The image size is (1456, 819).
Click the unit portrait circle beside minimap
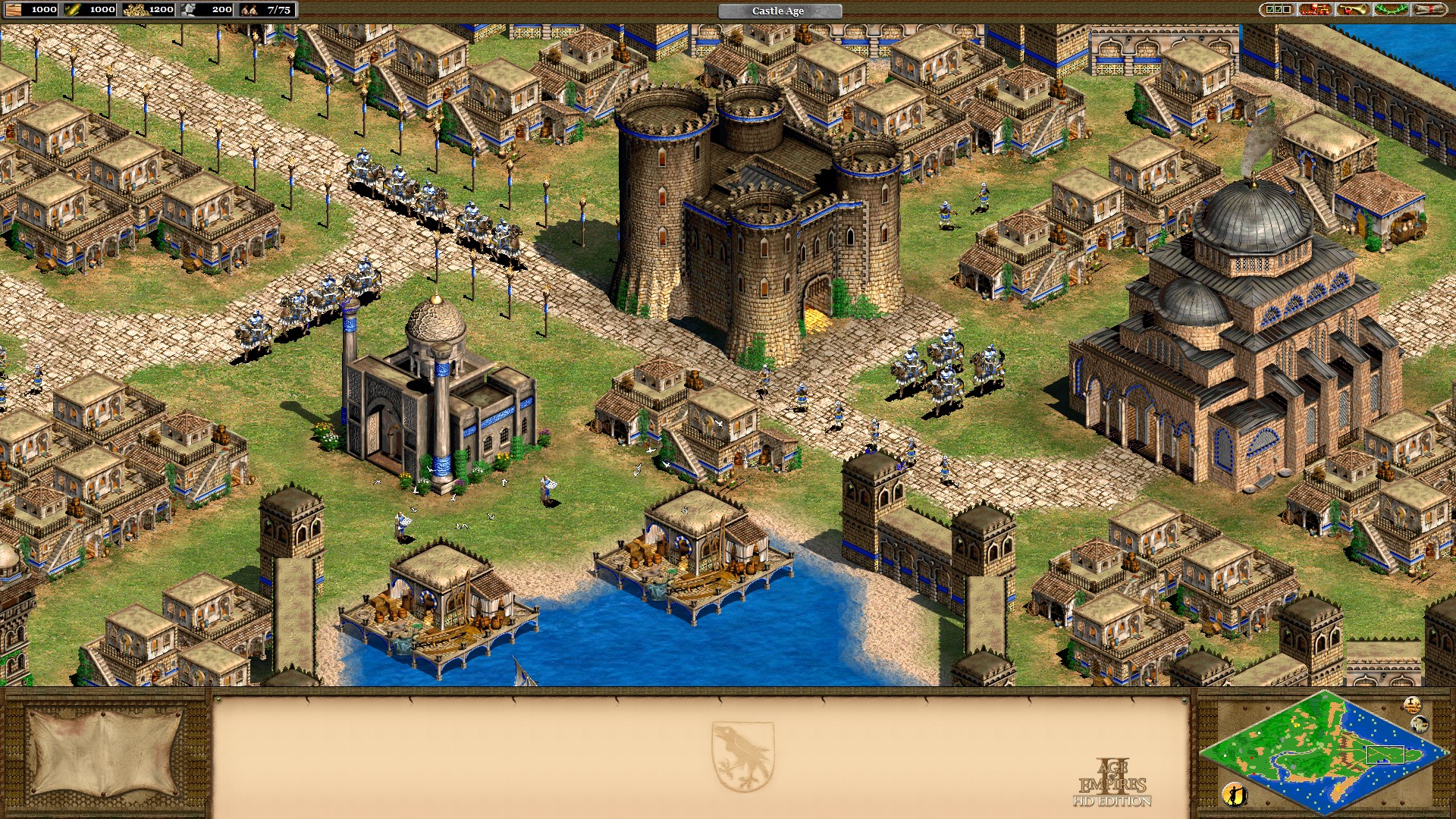pyautogui.click(x=1420, y=723)
